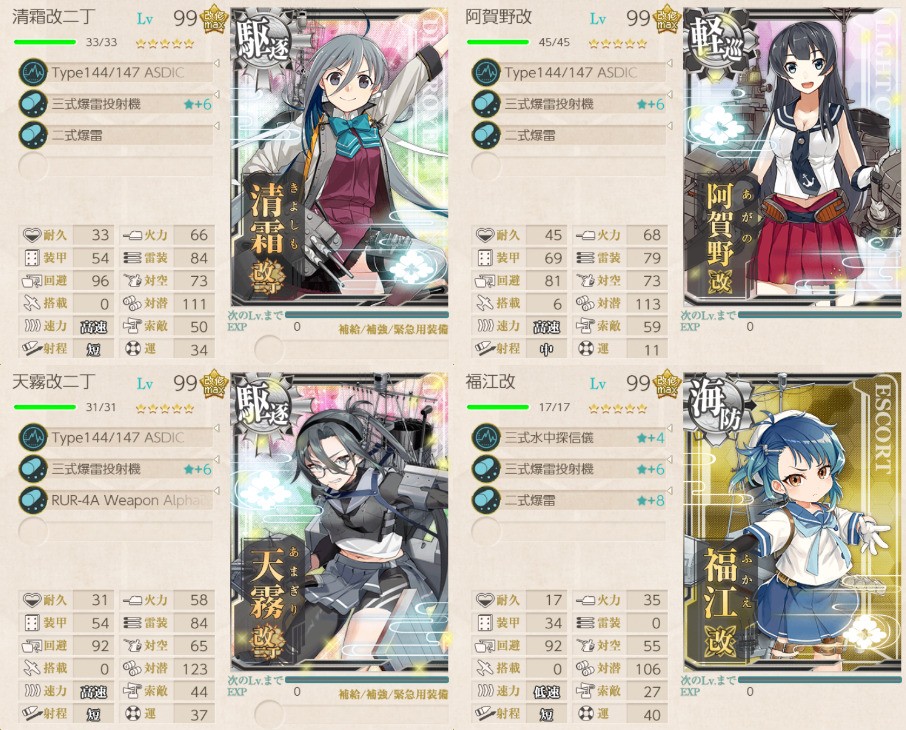
Task: Open 清霜改二丁's 三式爆雷投射機 slot
Action: coord(115,104)
